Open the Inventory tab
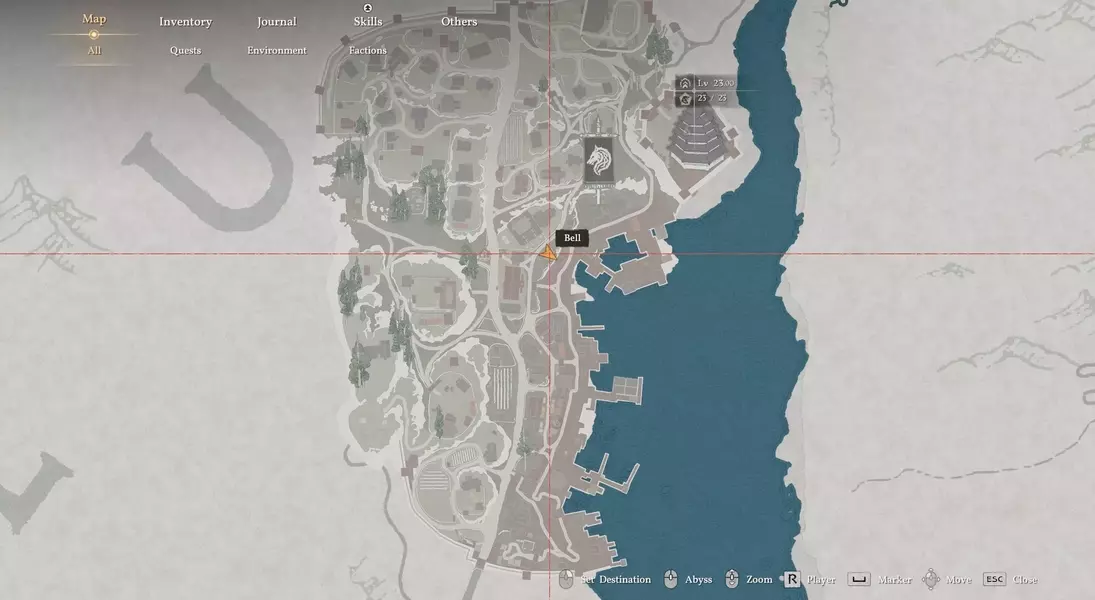1095x600 pixels. 185,21
